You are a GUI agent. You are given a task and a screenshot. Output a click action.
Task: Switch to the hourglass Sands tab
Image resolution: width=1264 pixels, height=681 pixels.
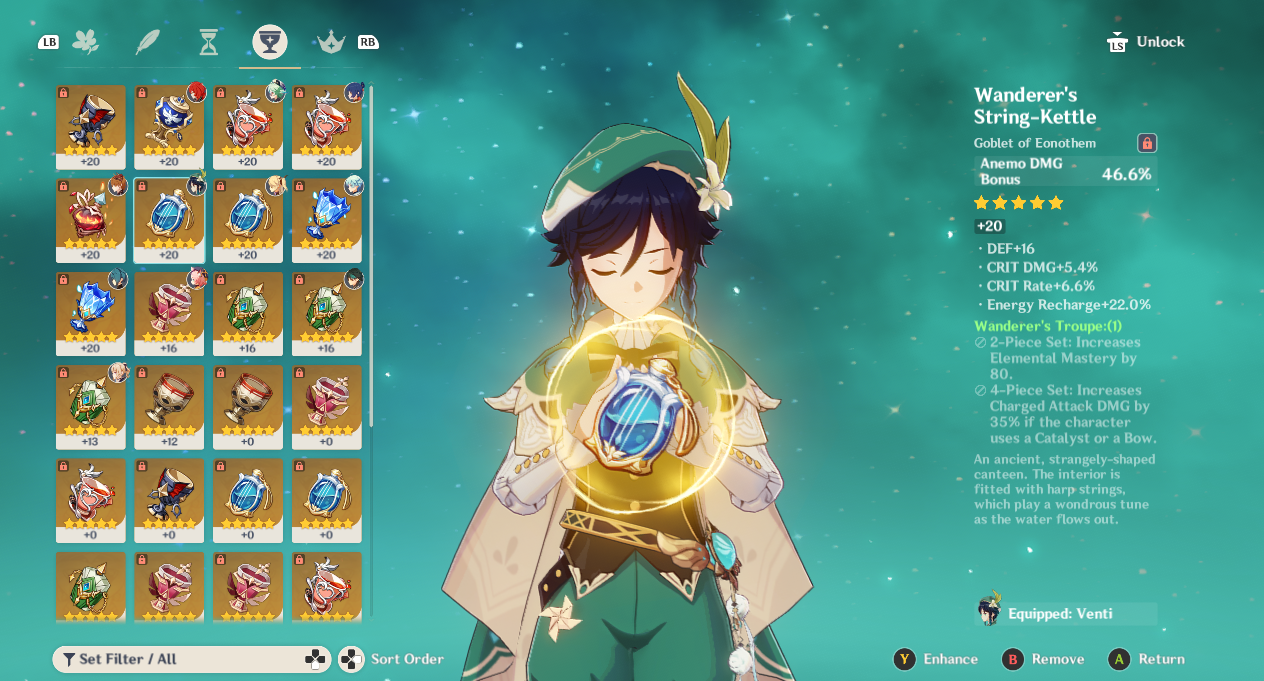(208, 42)
